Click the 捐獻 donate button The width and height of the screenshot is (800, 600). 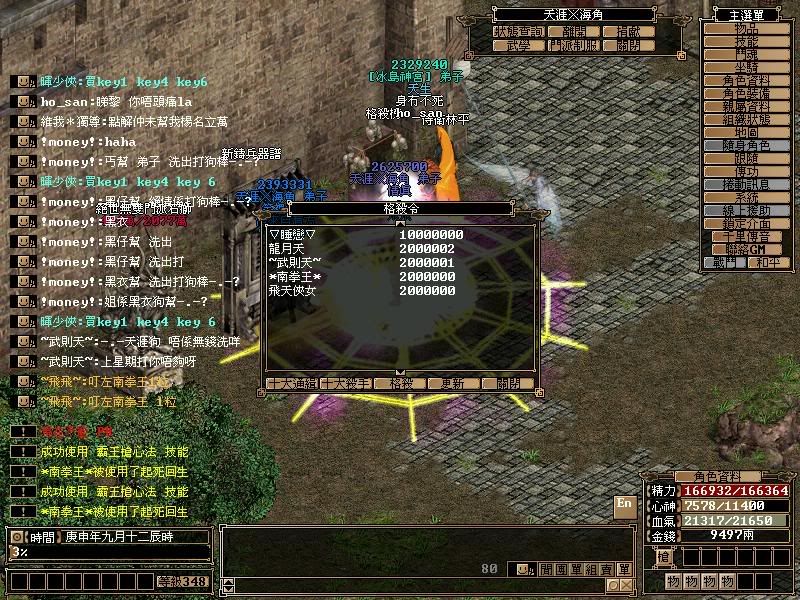click(628, 32)
